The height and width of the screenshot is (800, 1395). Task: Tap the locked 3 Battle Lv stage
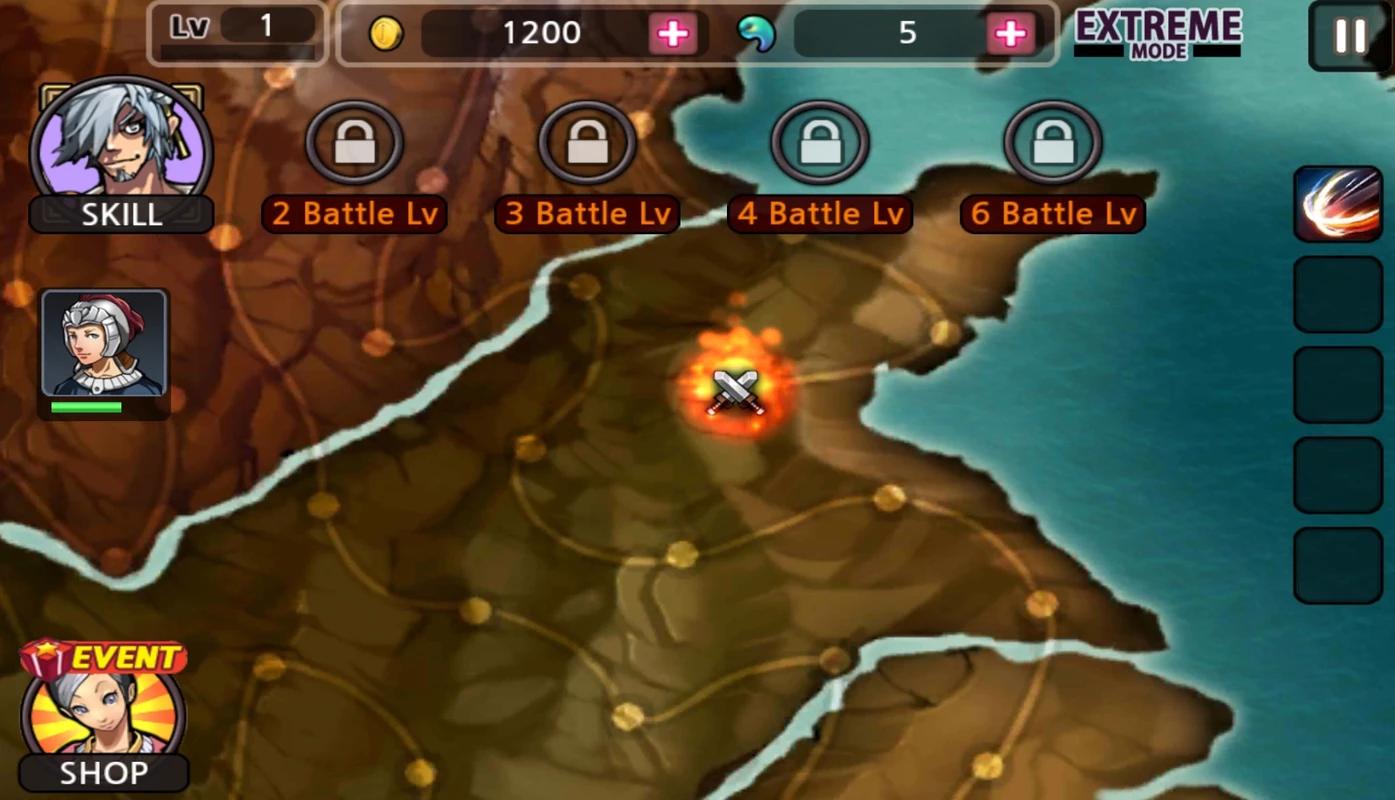pyautogui.click(x=586, y=142)
